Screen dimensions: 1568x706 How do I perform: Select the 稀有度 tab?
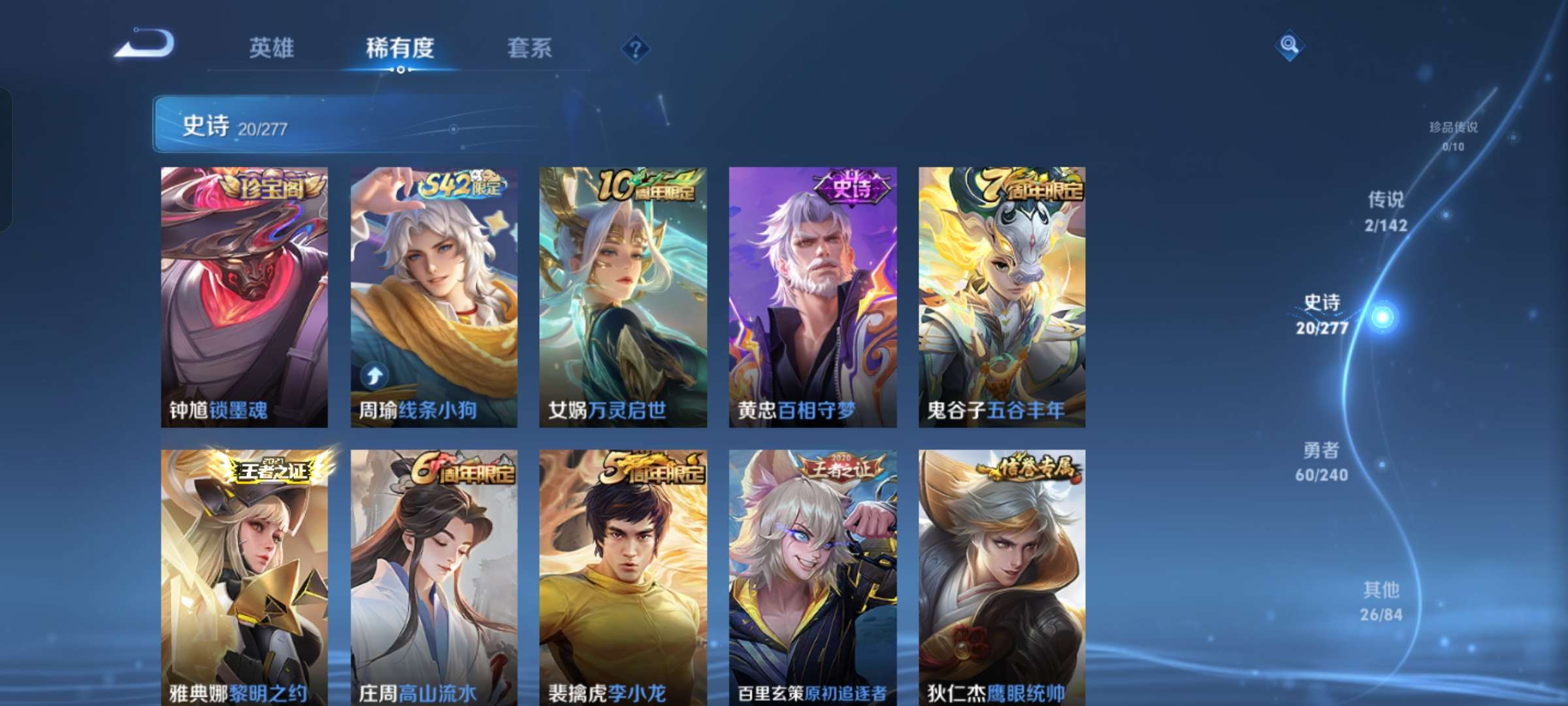(x=400, y=48)
